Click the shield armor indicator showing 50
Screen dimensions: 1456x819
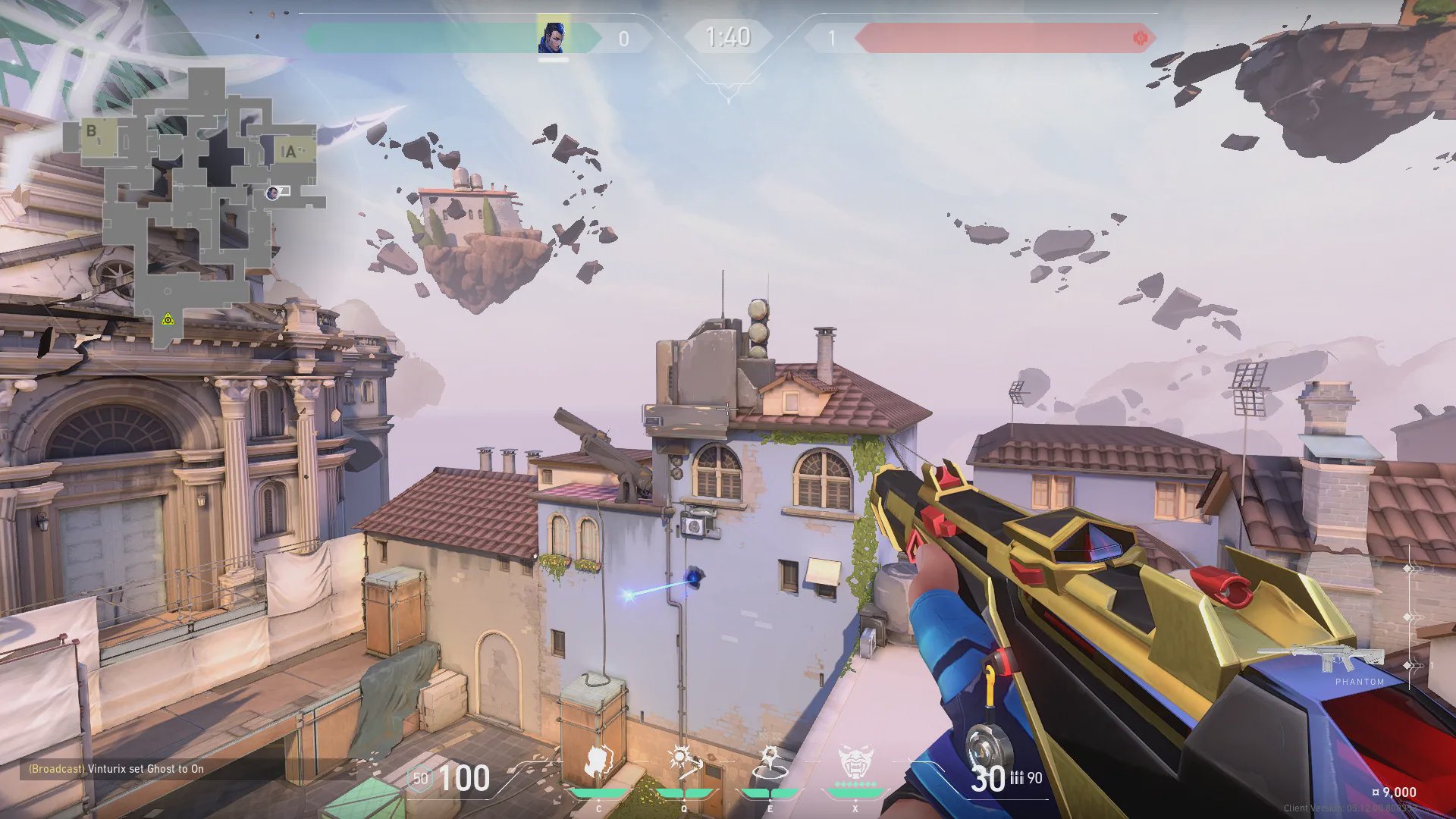click(x=420, y=779)
